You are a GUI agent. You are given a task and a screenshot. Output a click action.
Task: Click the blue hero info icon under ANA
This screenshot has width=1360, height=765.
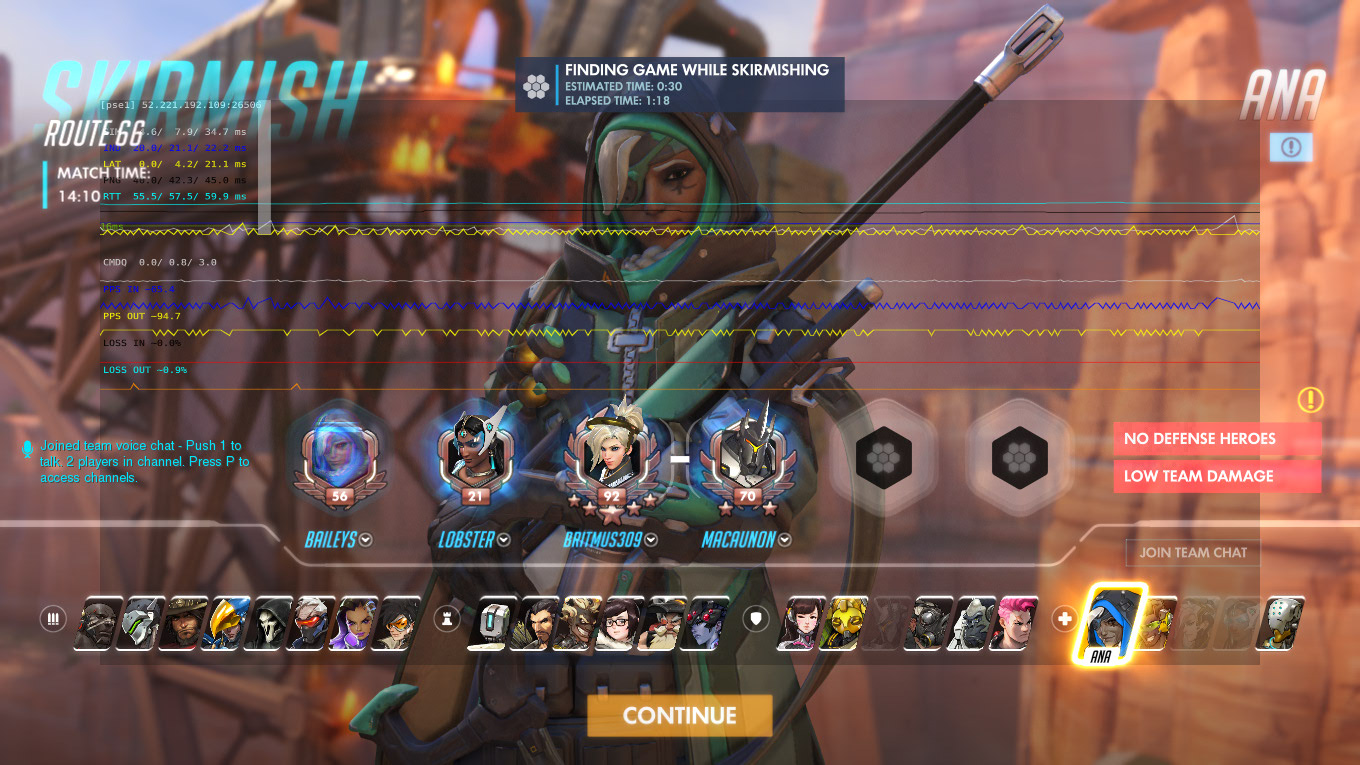tap(1290, 148)
